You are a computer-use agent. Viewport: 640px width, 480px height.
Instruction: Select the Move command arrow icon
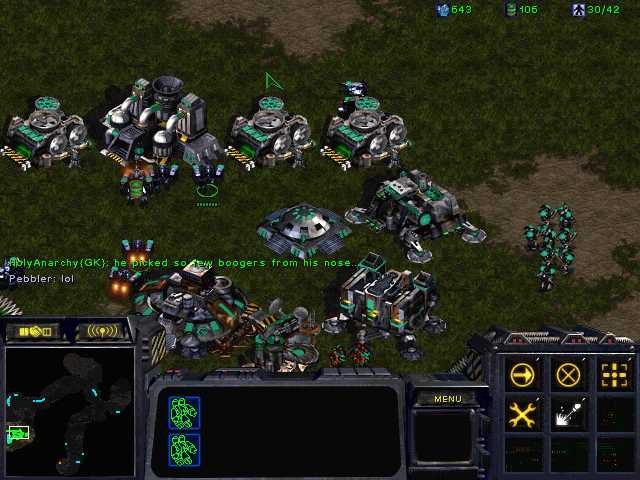pos(522,375)
